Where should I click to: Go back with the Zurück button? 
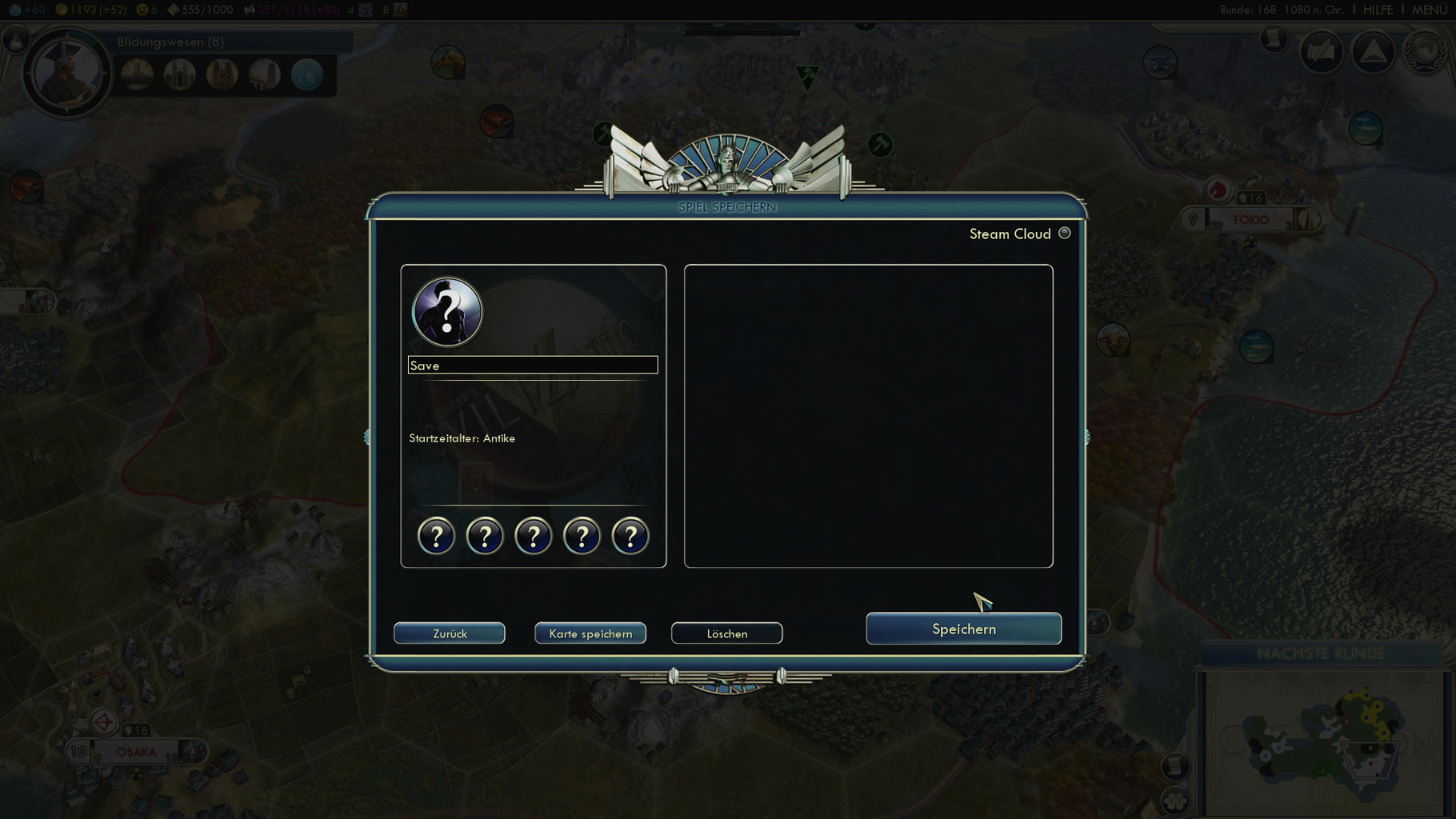point(450,633)
